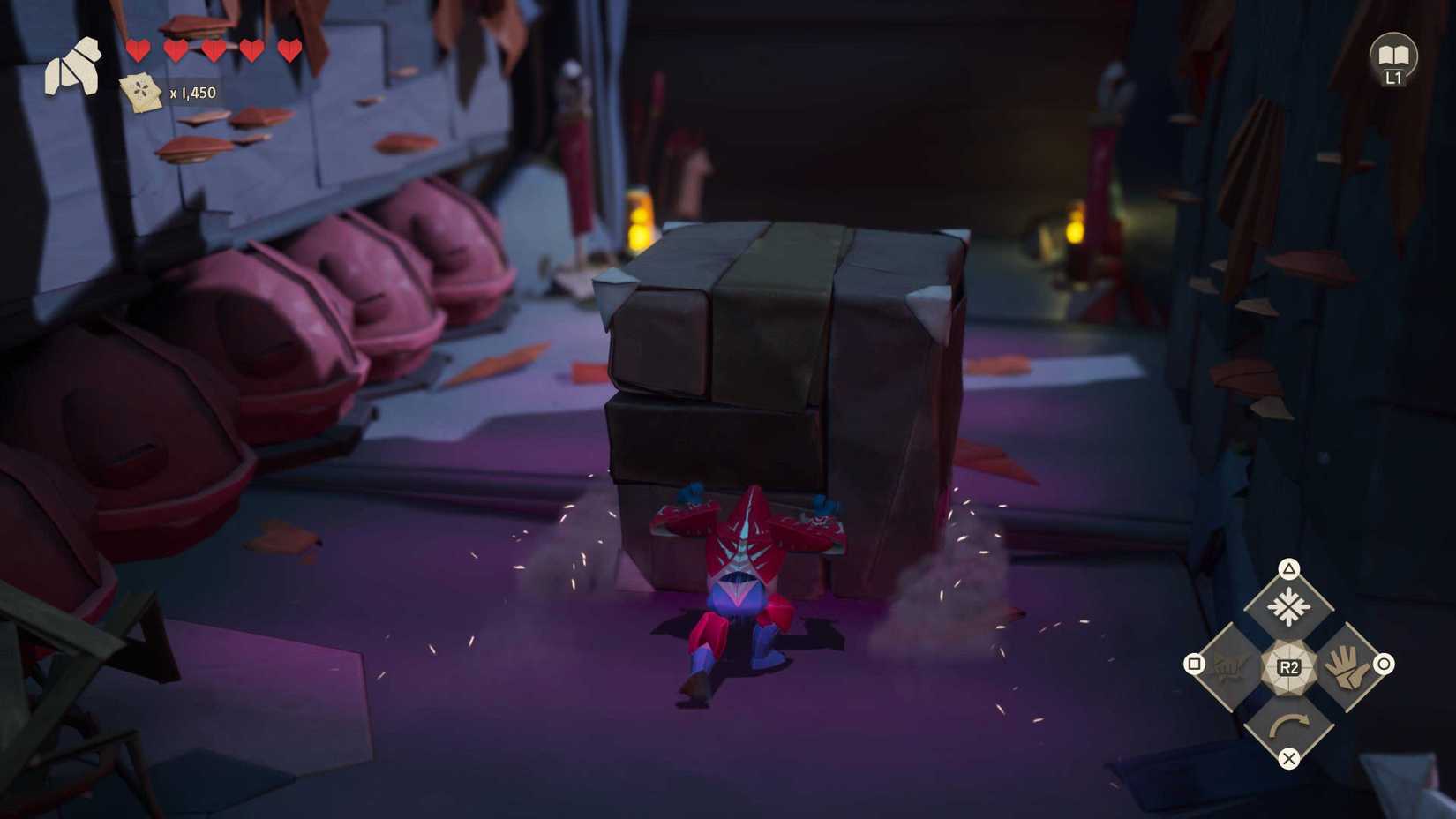Toggle the Triangle button prompt above the wheel
The image size is (1456, 819).
[x=1289, y=569]
